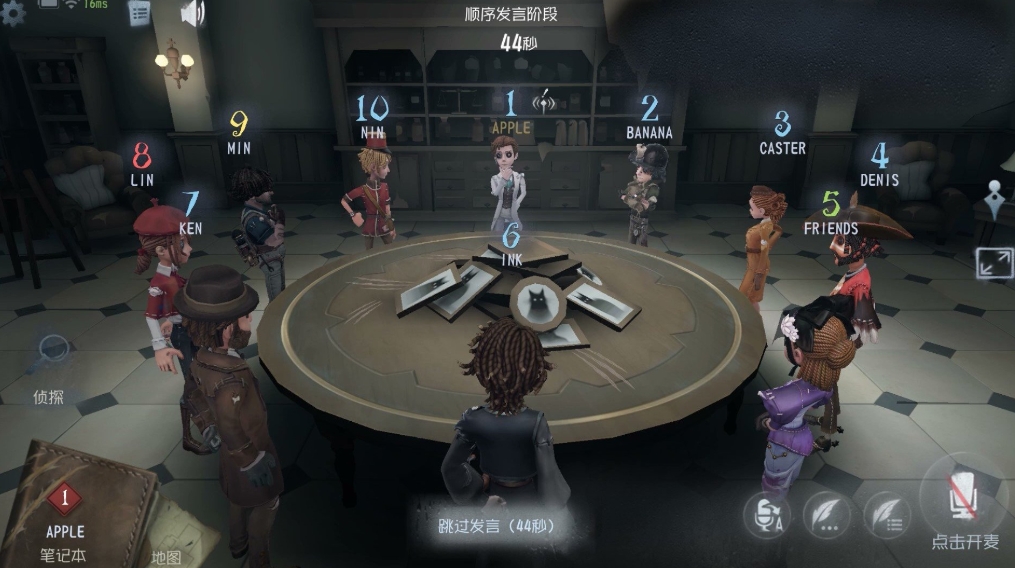Screen dimensions: 1015x568
Task: Activate the voice-to-text microphone icon
Action: (x=766, y=515)
